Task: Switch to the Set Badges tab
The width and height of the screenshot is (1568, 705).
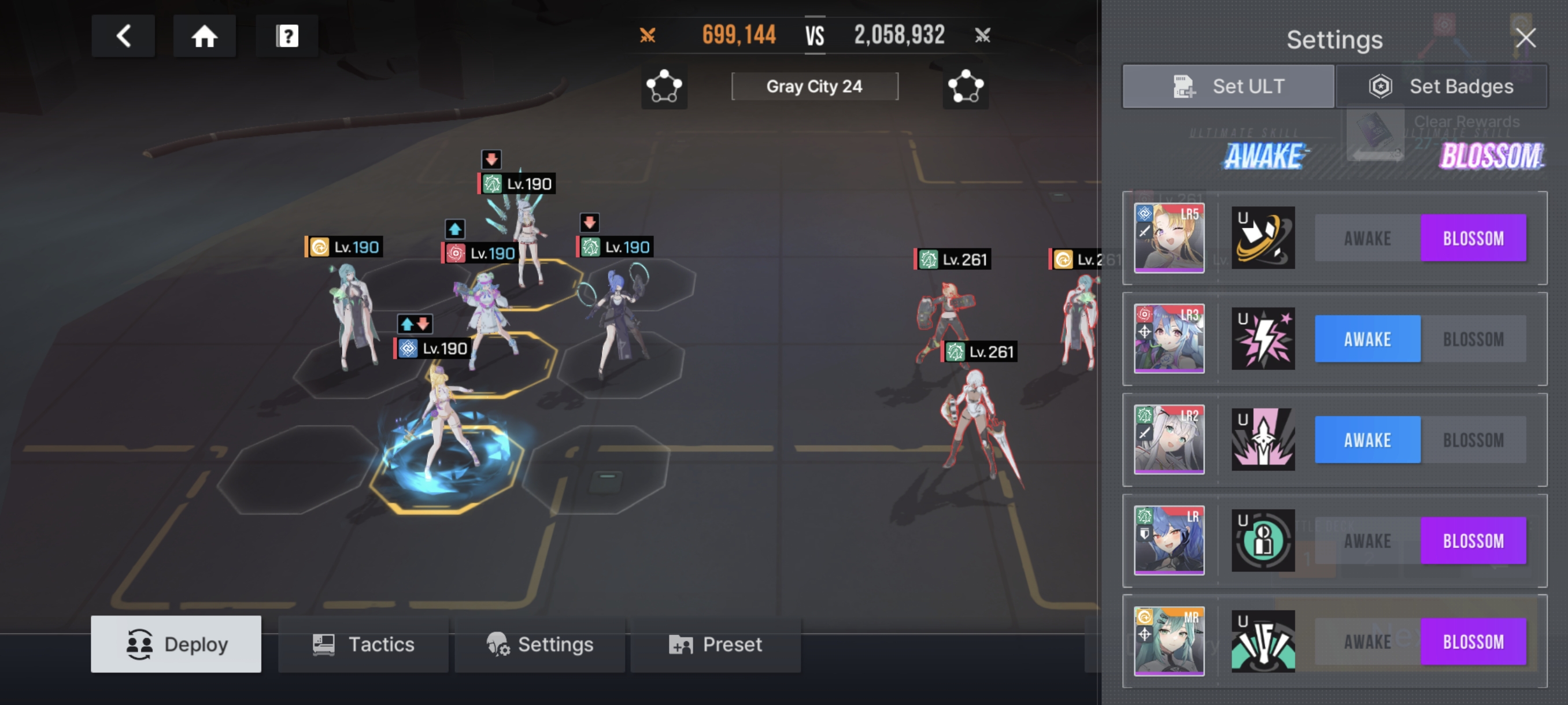Action: tap(1441, 86)
